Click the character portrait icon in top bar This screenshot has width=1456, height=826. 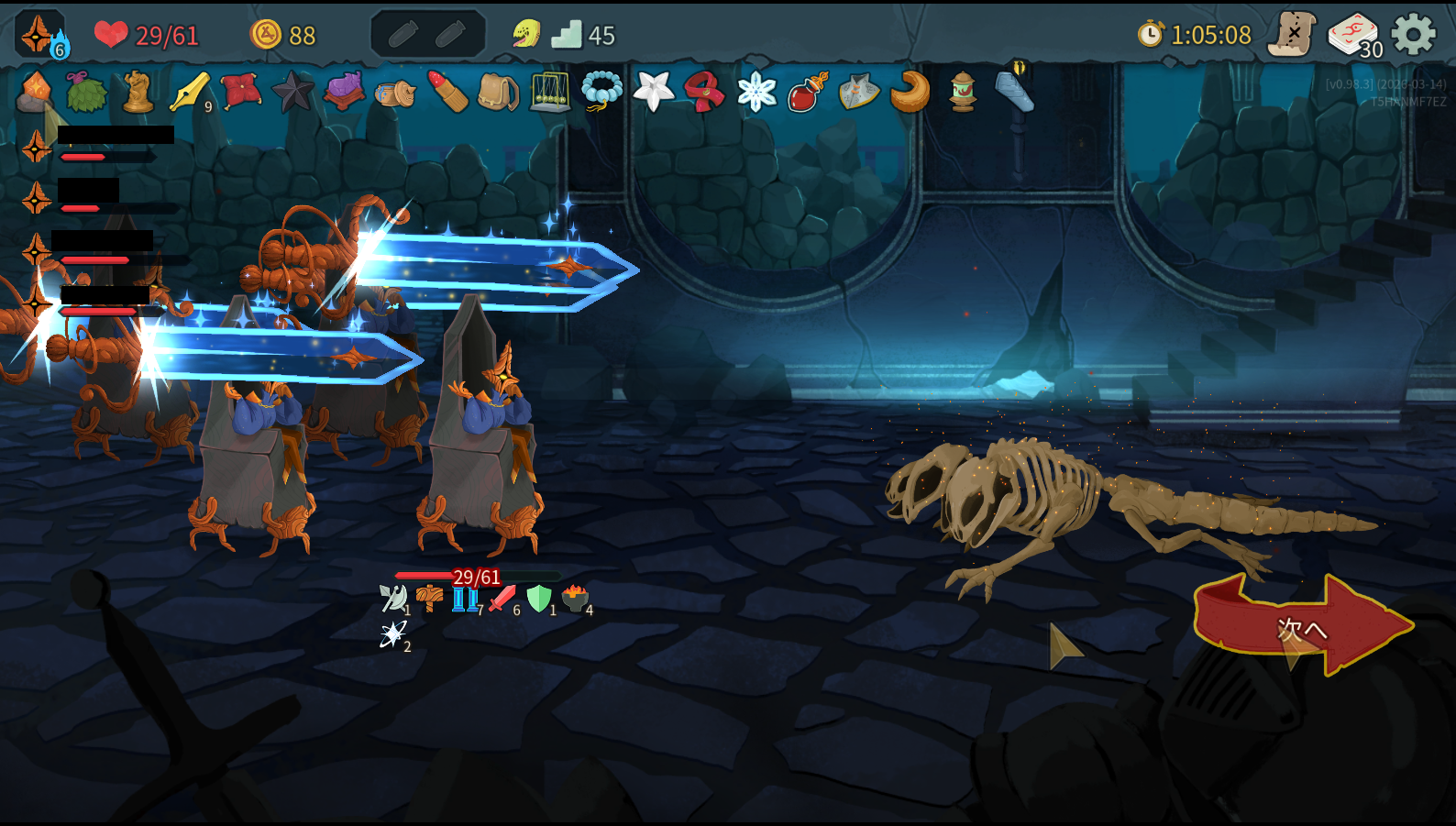coord(39,35)
